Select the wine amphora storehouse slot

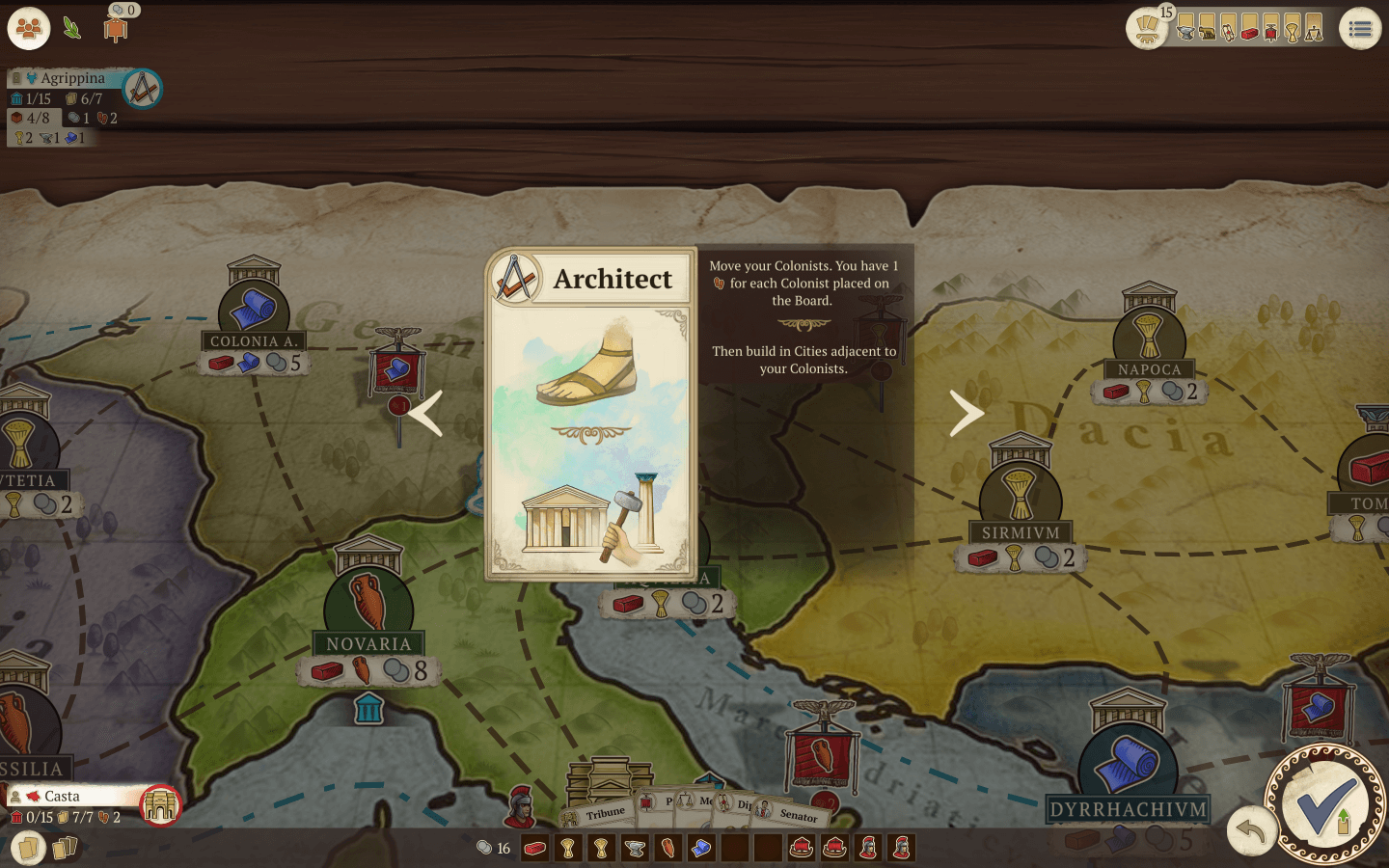tap(667, 848)
